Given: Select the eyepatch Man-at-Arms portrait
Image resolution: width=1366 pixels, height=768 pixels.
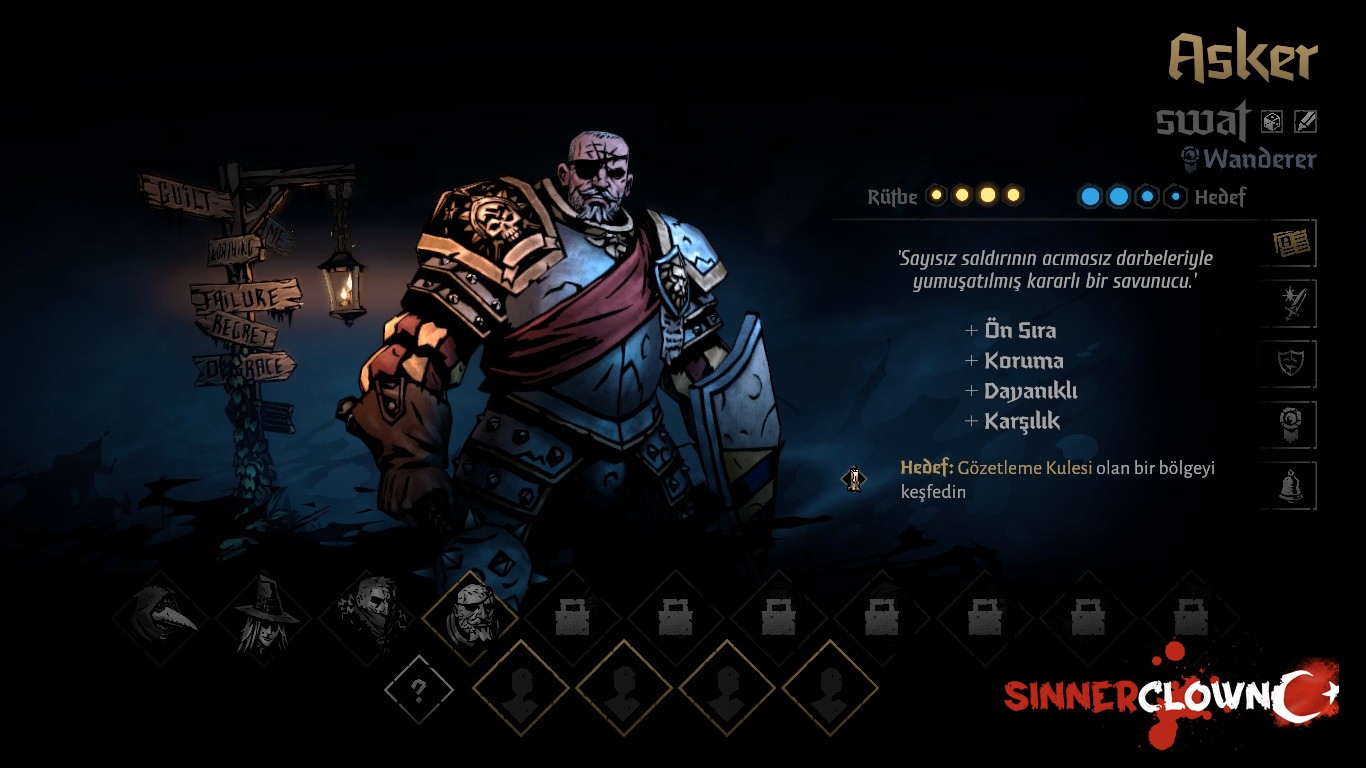Looking at the screenshot, I should coord(470,617).
